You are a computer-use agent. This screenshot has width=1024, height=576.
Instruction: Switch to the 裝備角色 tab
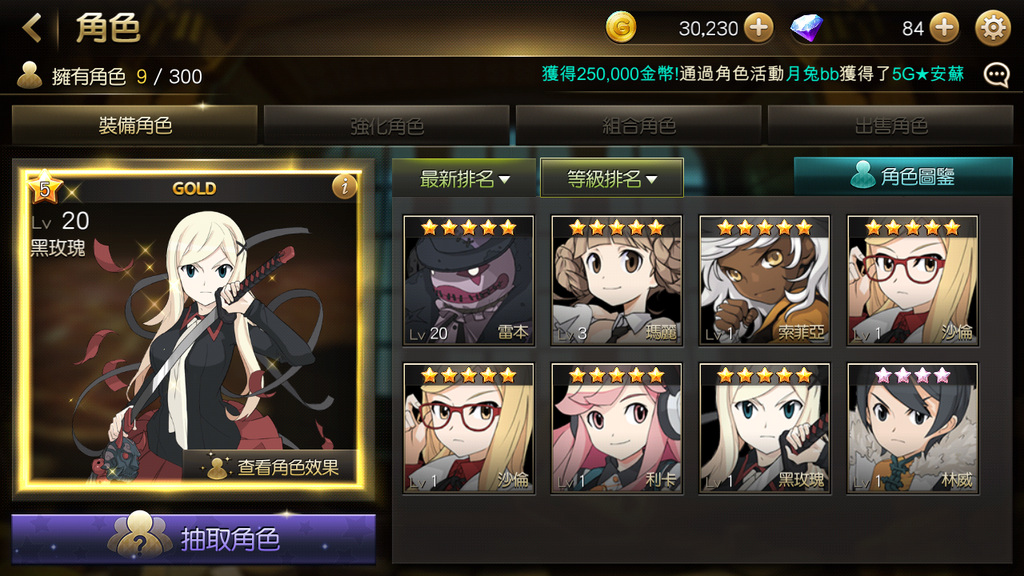click(x=135, y=126)
